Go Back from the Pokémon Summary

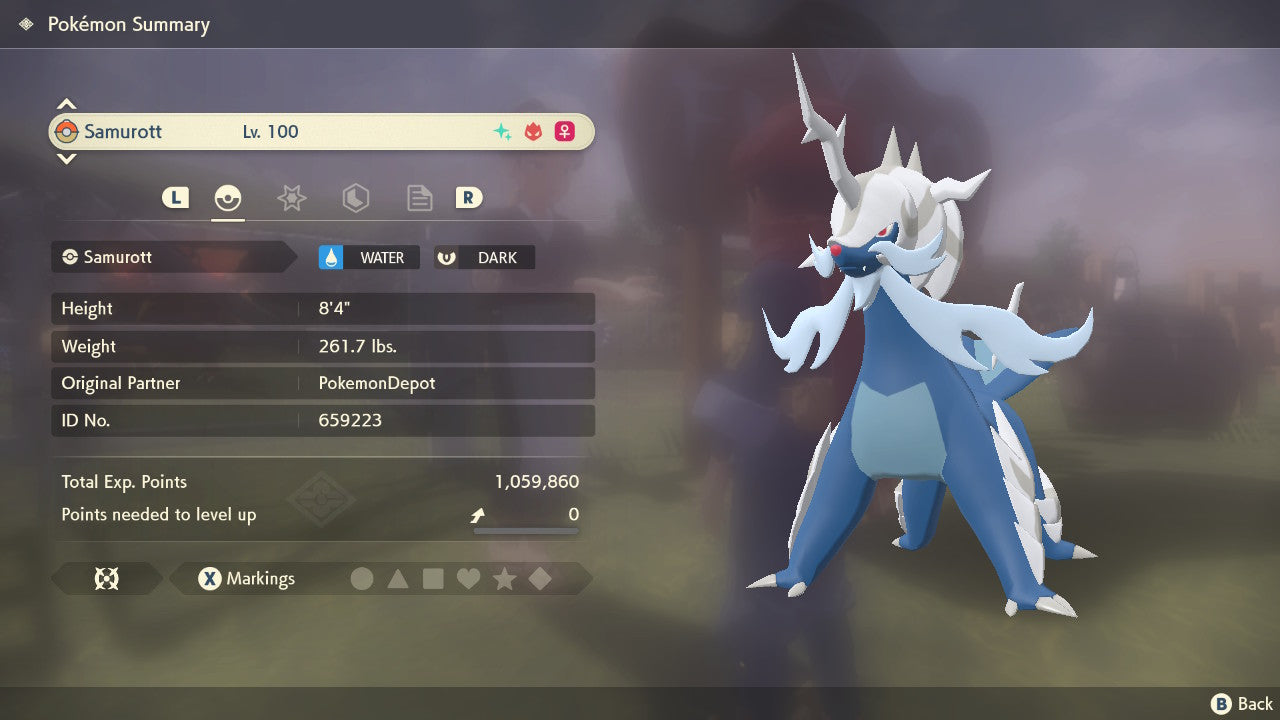tap(1242, 704)
